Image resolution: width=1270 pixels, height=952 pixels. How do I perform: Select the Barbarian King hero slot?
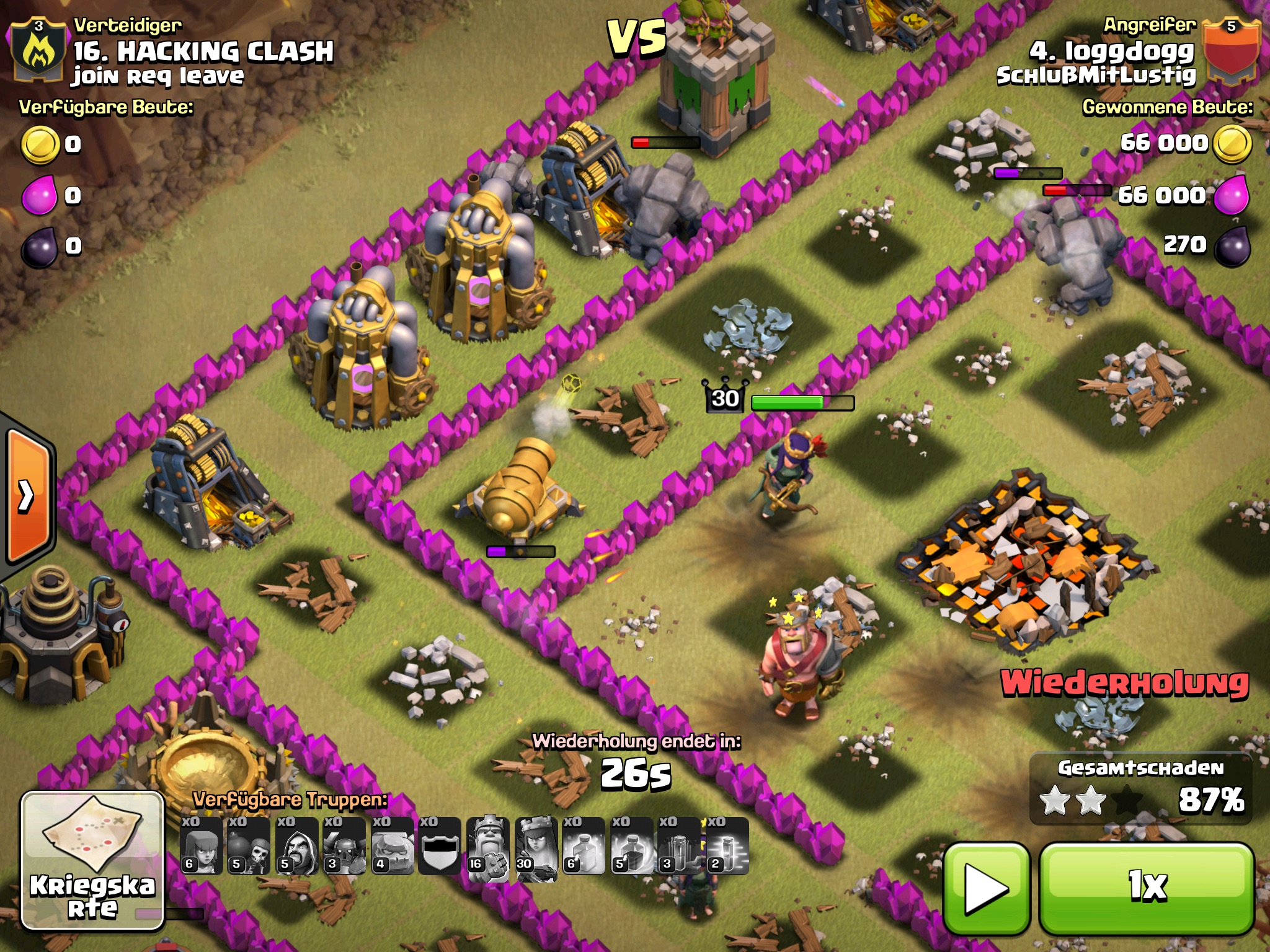(x=488, y=845)
